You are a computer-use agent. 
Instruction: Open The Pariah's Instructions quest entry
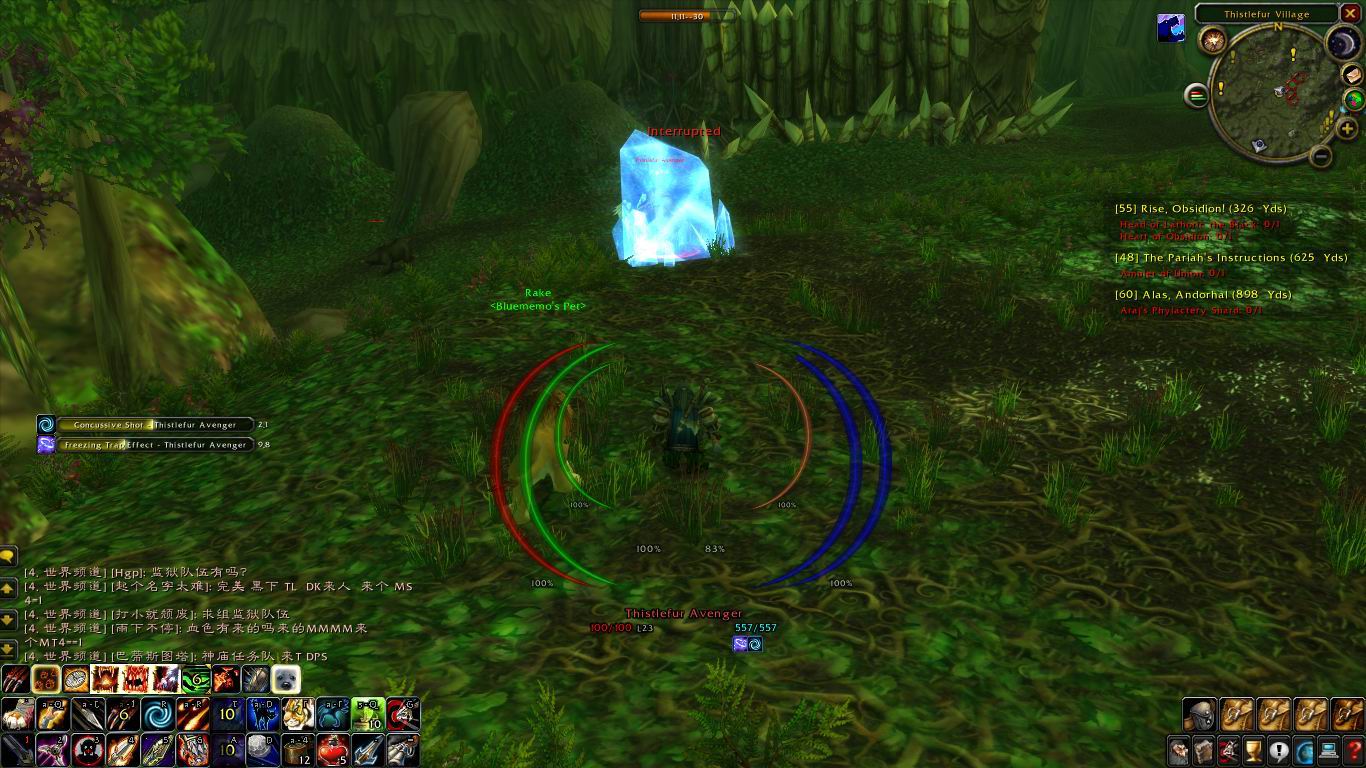[1230, 257]
